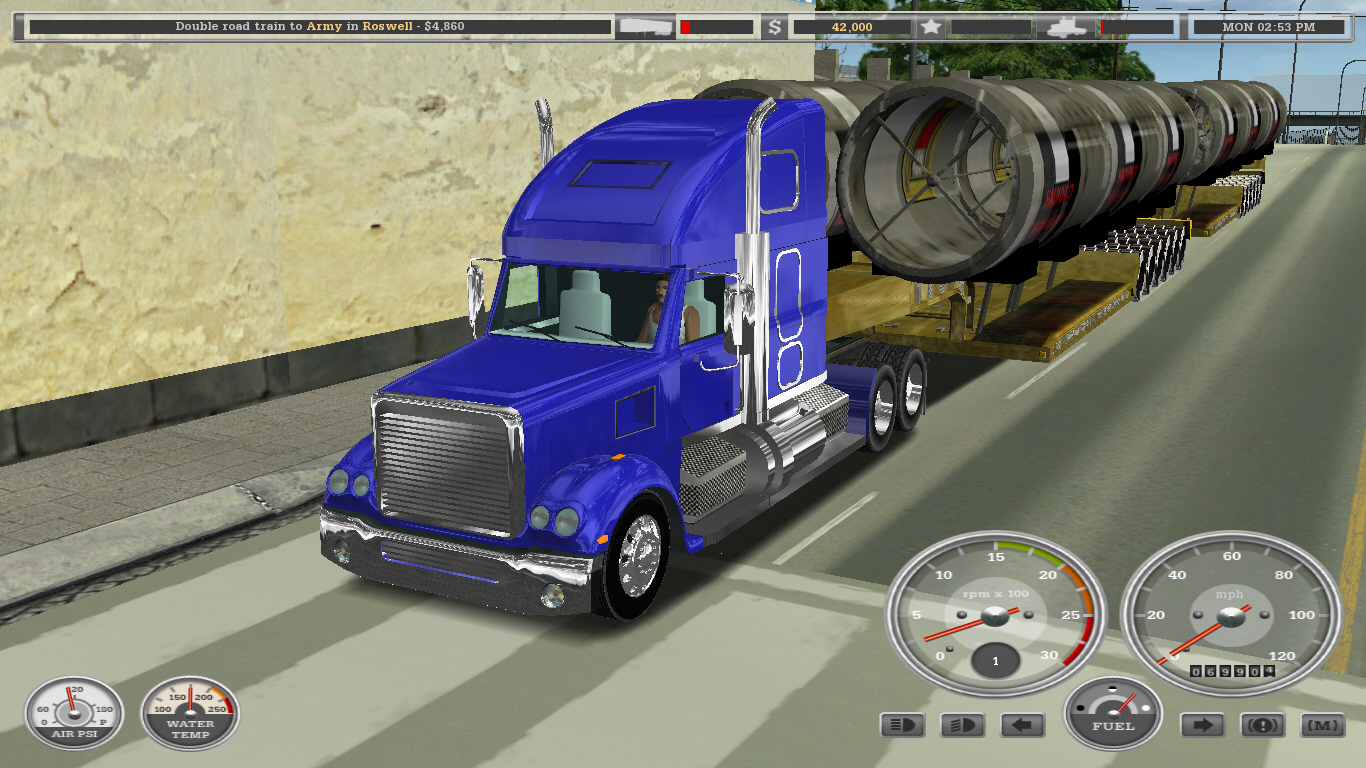Toggle the high beam headlights button
The image size is (1366, 768).
902,725
